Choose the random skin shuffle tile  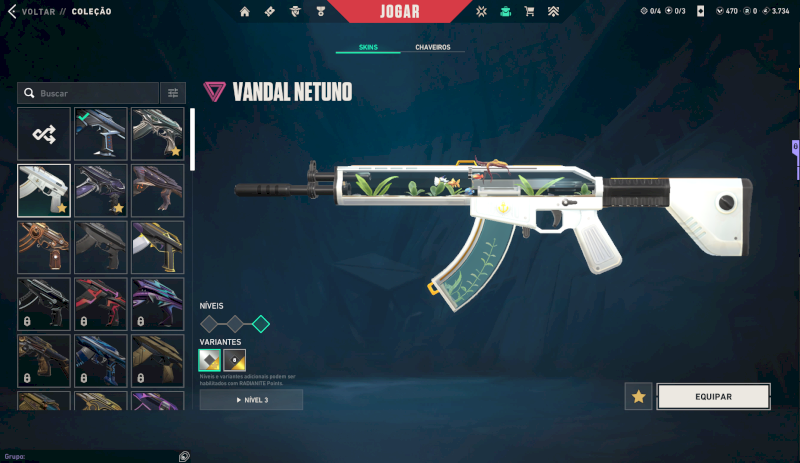pos(44,133)
